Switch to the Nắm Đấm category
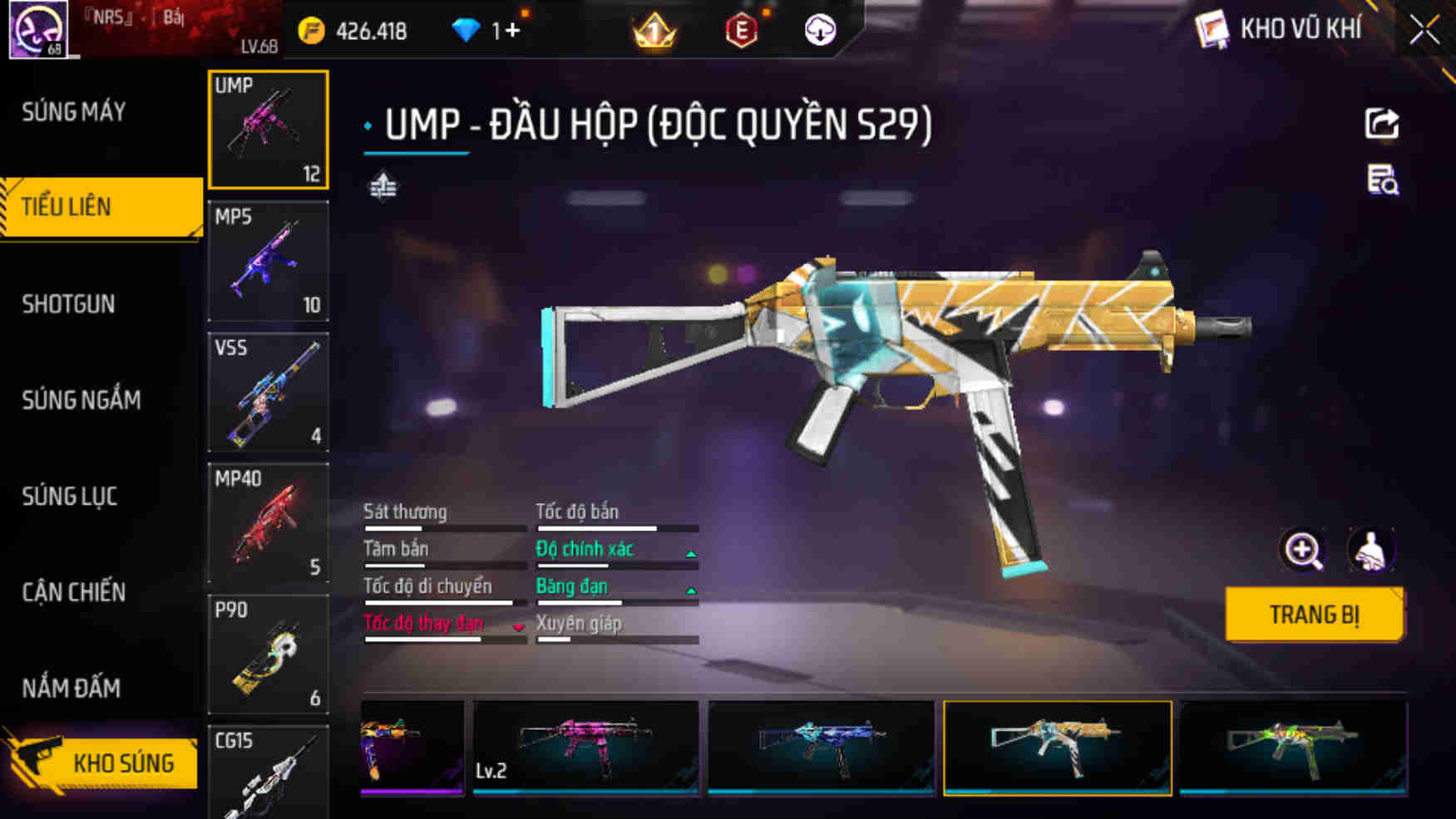This screenshot has width=1456, height=819. (x=72, y=688)
